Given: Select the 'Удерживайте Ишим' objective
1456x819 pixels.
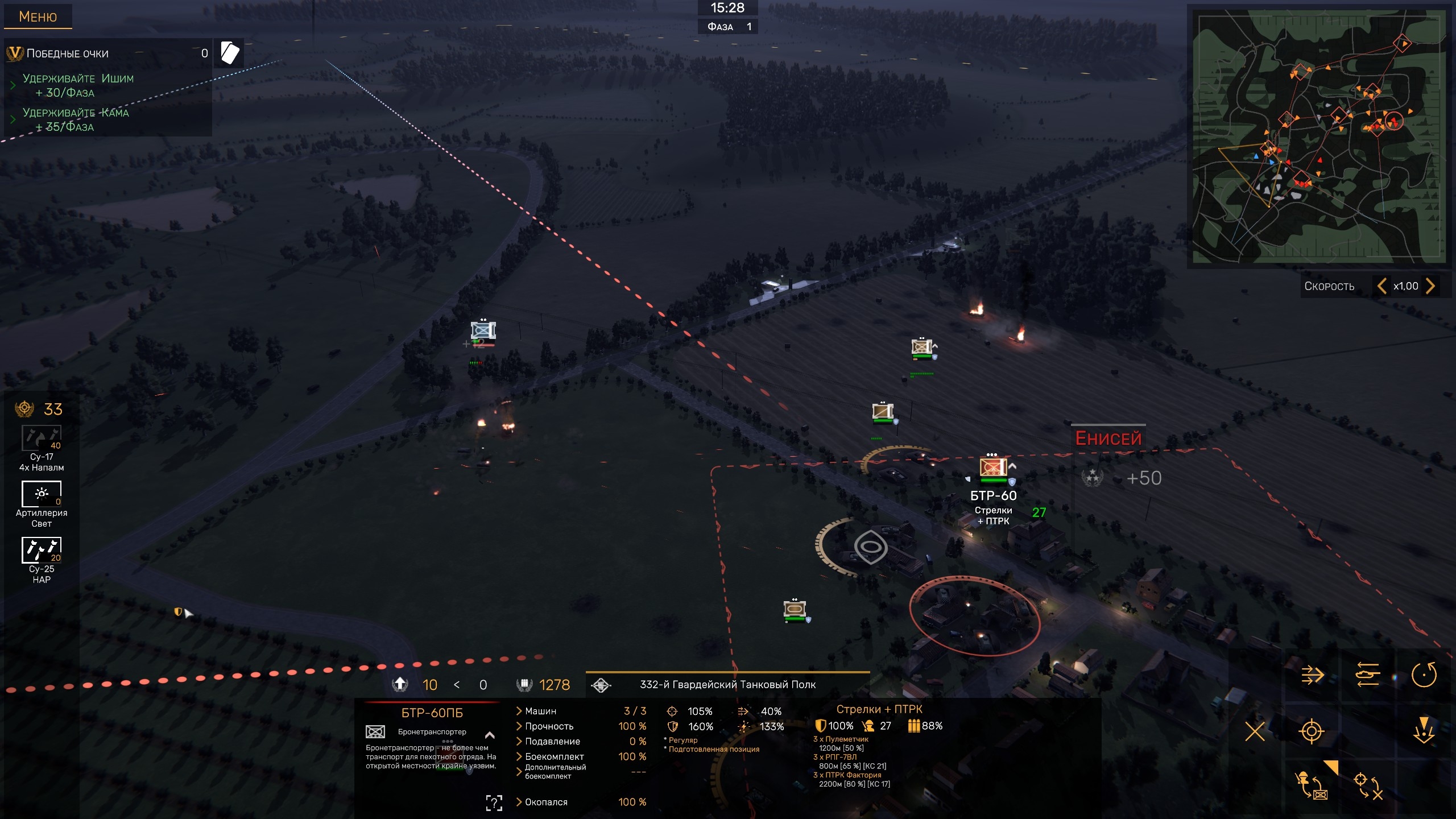Looking at the screenshot, I should tap(78, 85).
